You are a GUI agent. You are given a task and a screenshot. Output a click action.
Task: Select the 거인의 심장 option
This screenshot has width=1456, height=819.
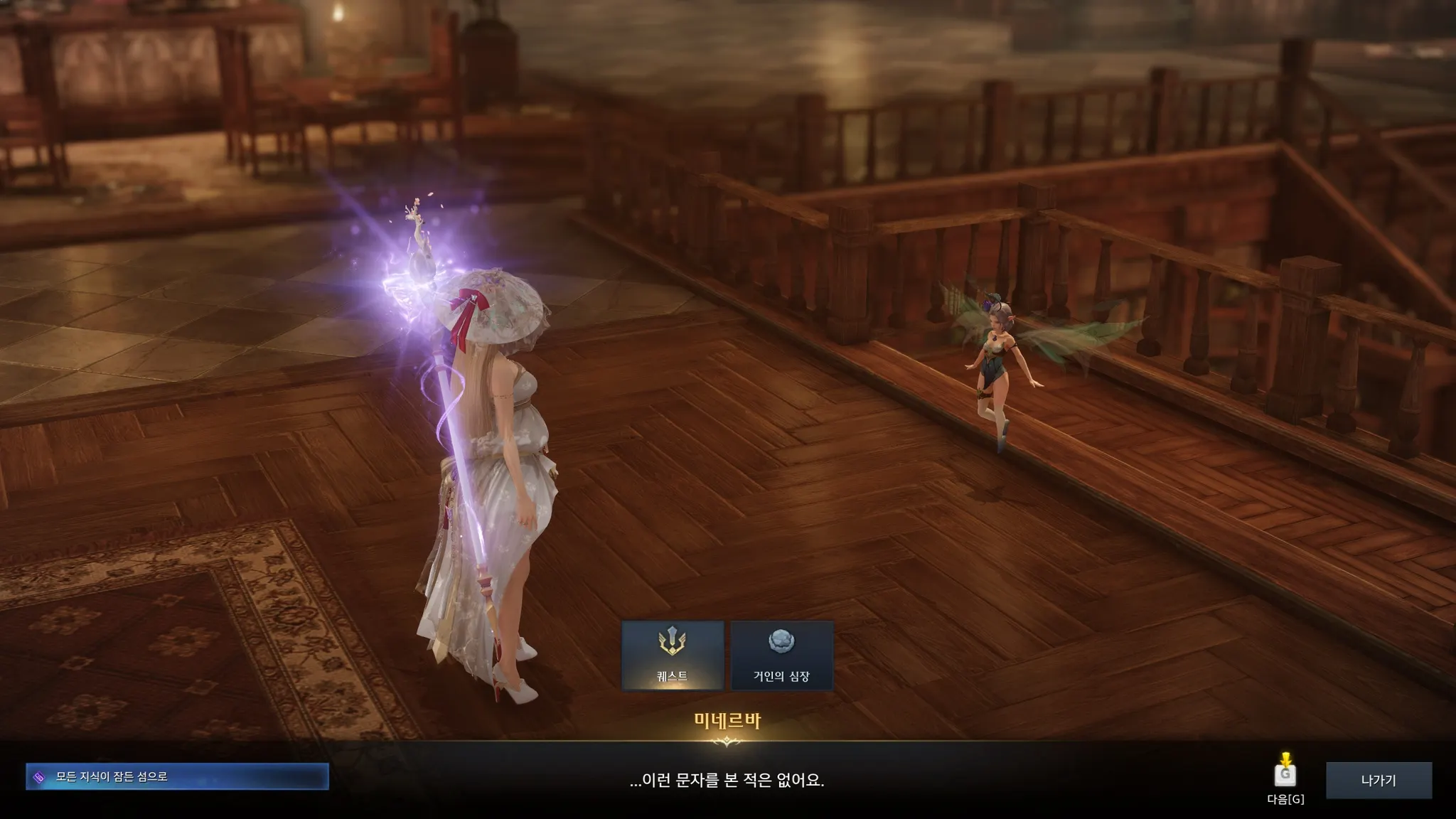point(781,655)
